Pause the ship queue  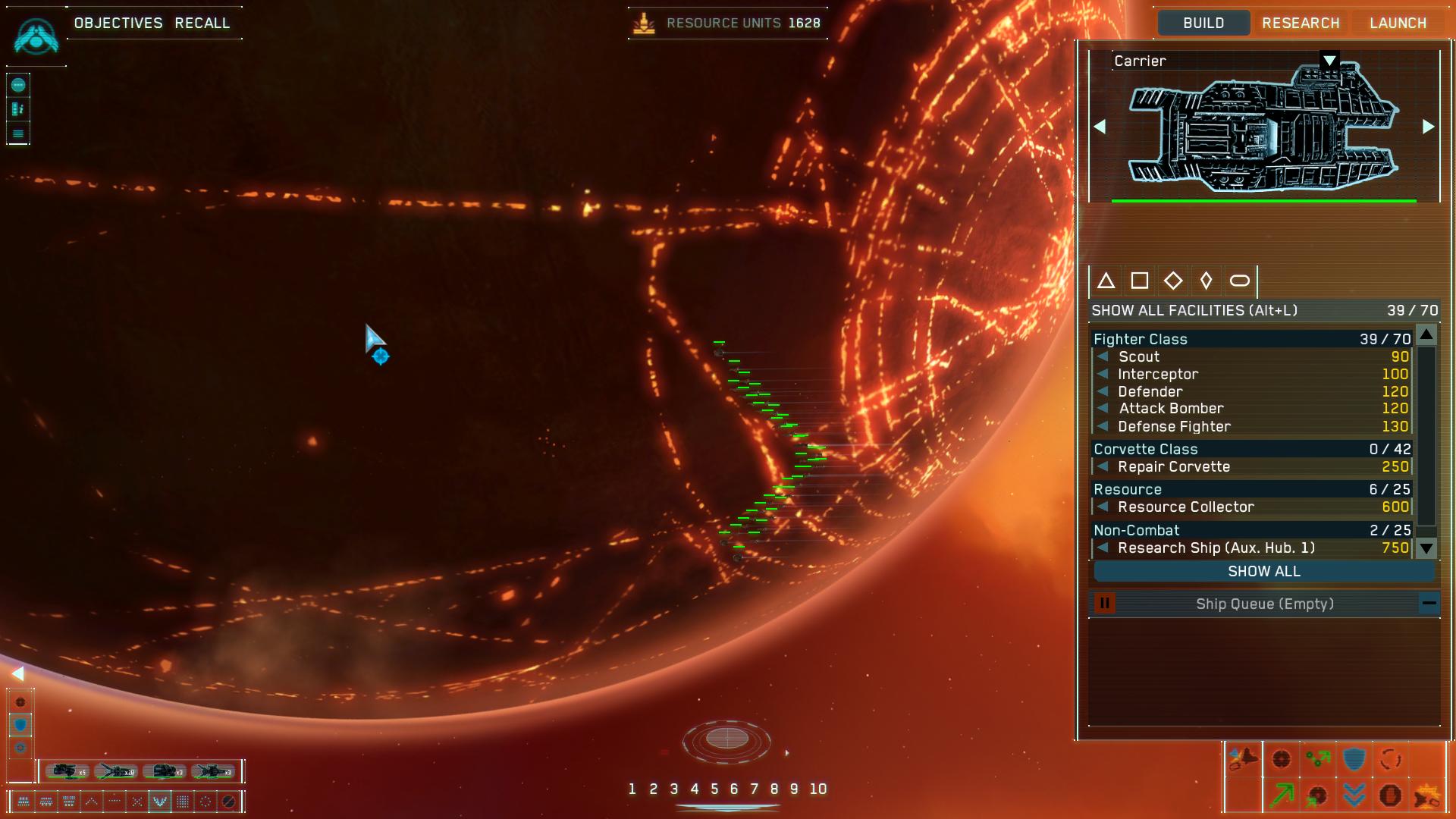point(1105,604)
